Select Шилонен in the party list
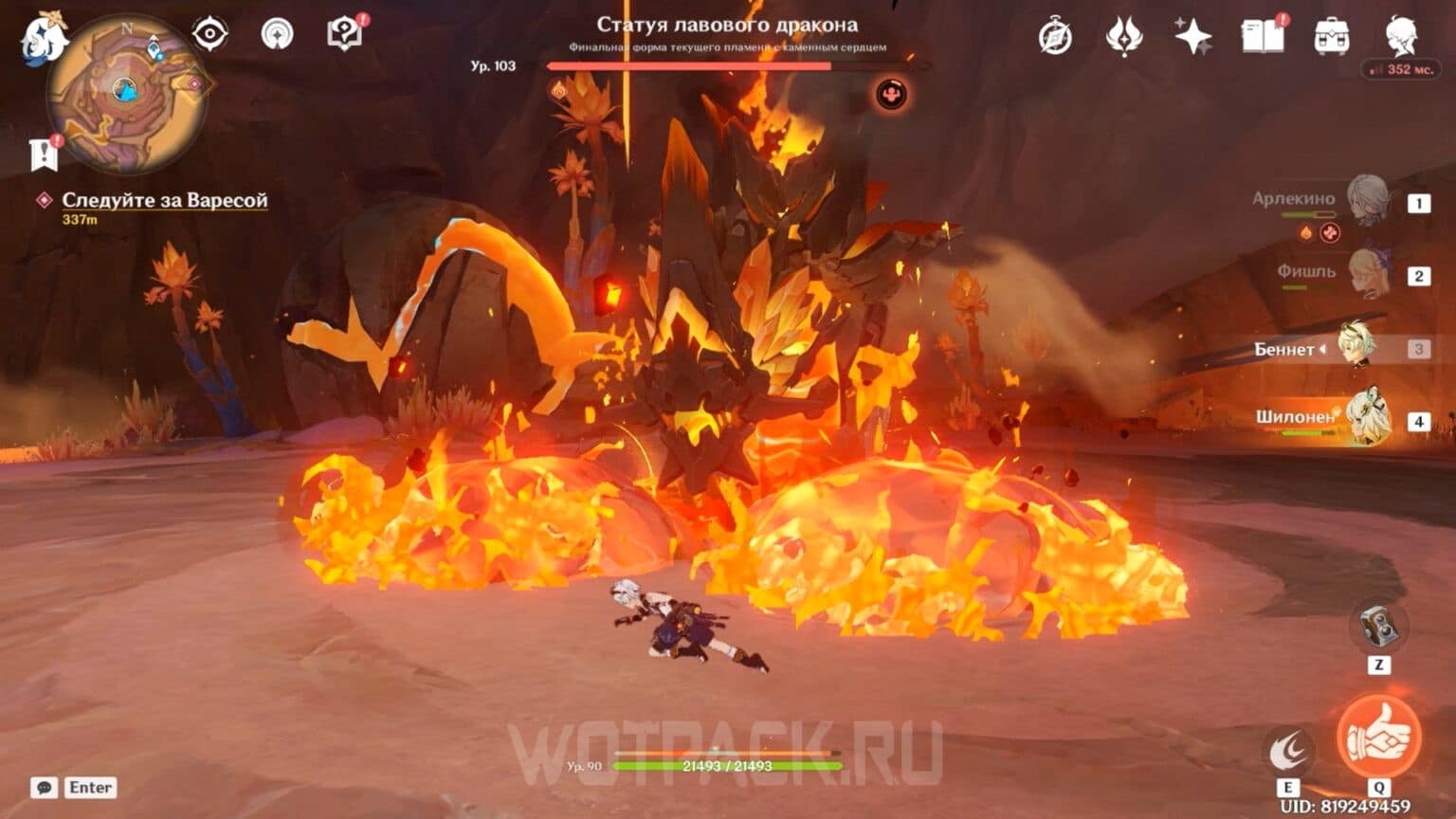Screen dimensions: 1456x819 tap(1369, 417)
